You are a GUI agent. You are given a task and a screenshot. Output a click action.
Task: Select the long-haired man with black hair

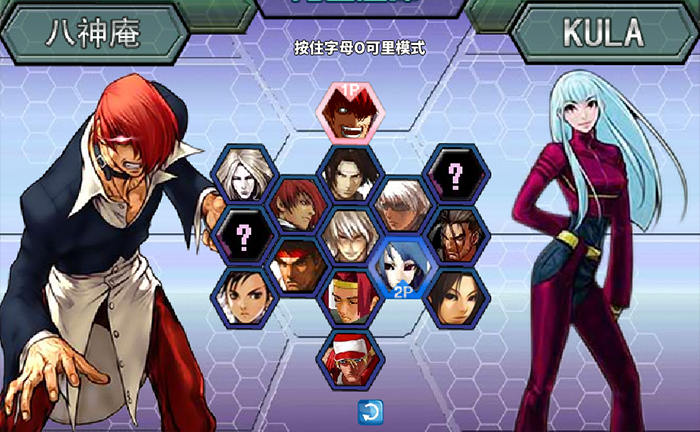pyautogui.click(x=350, y=174)
